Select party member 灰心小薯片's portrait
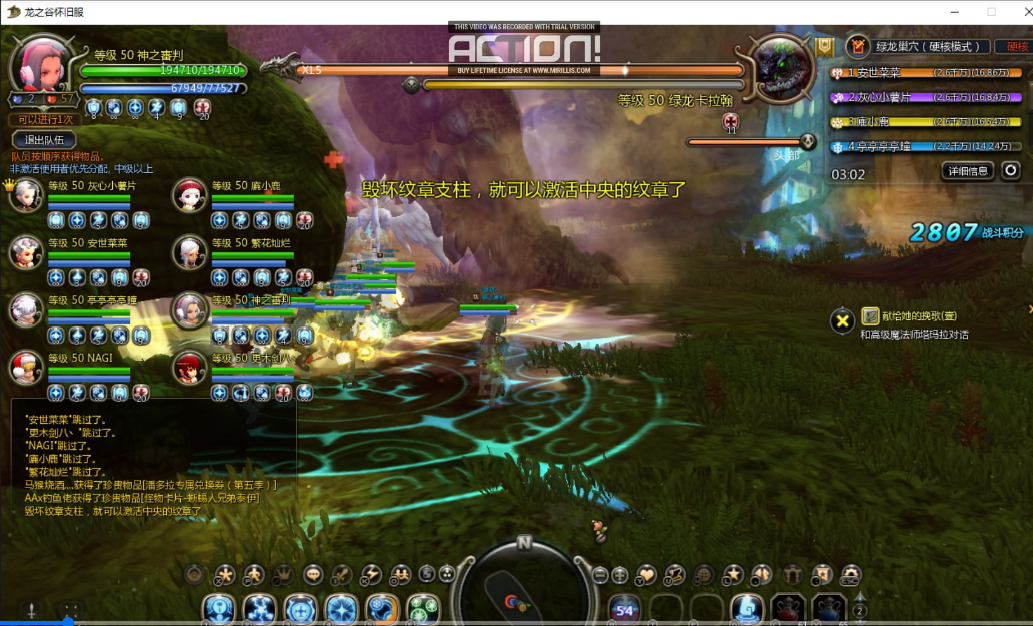1033x626 pixels. pyautogui.click(x=25, y=194)
